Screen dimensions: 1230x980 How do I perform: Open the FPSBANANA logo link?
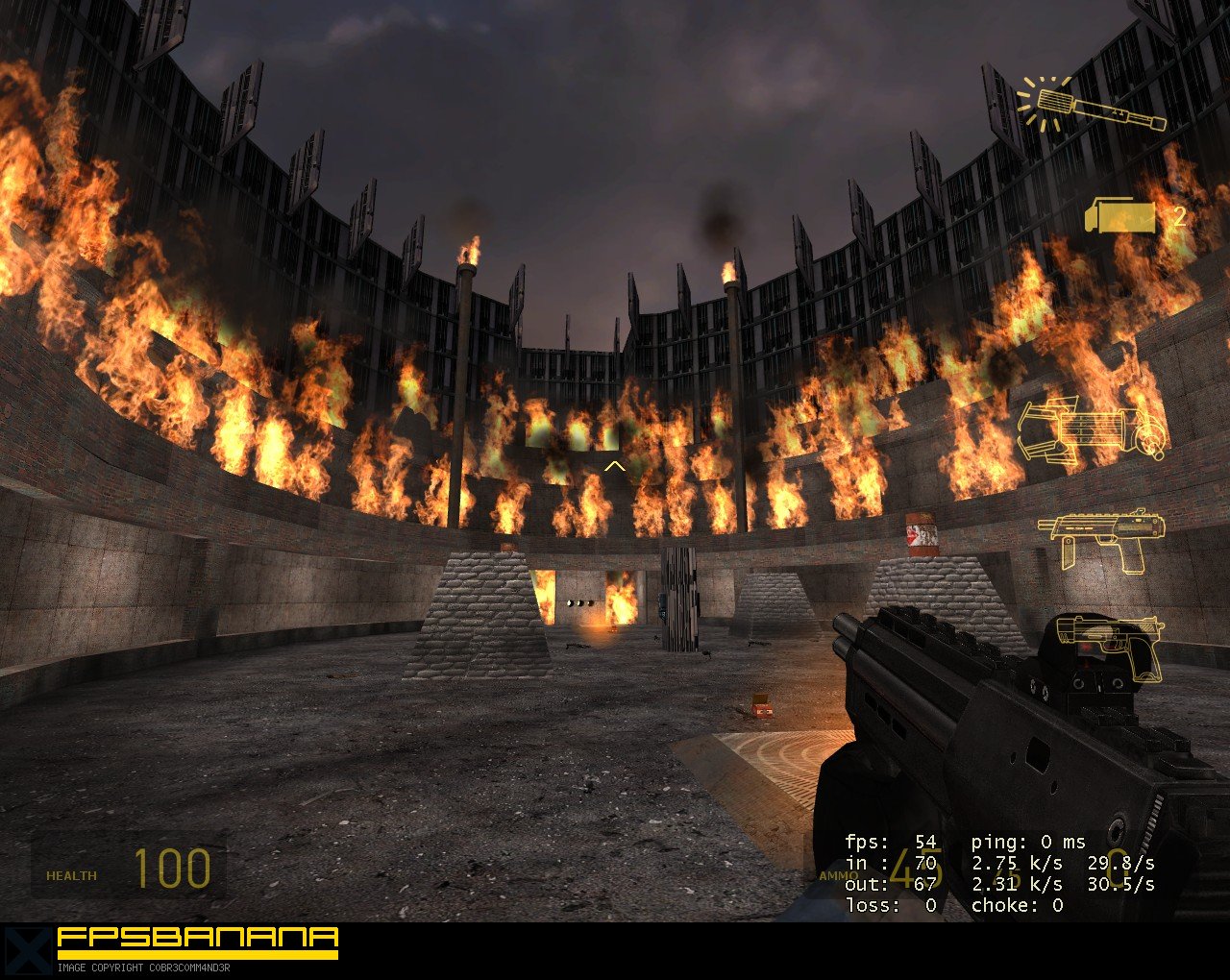(x=197, y=941)
